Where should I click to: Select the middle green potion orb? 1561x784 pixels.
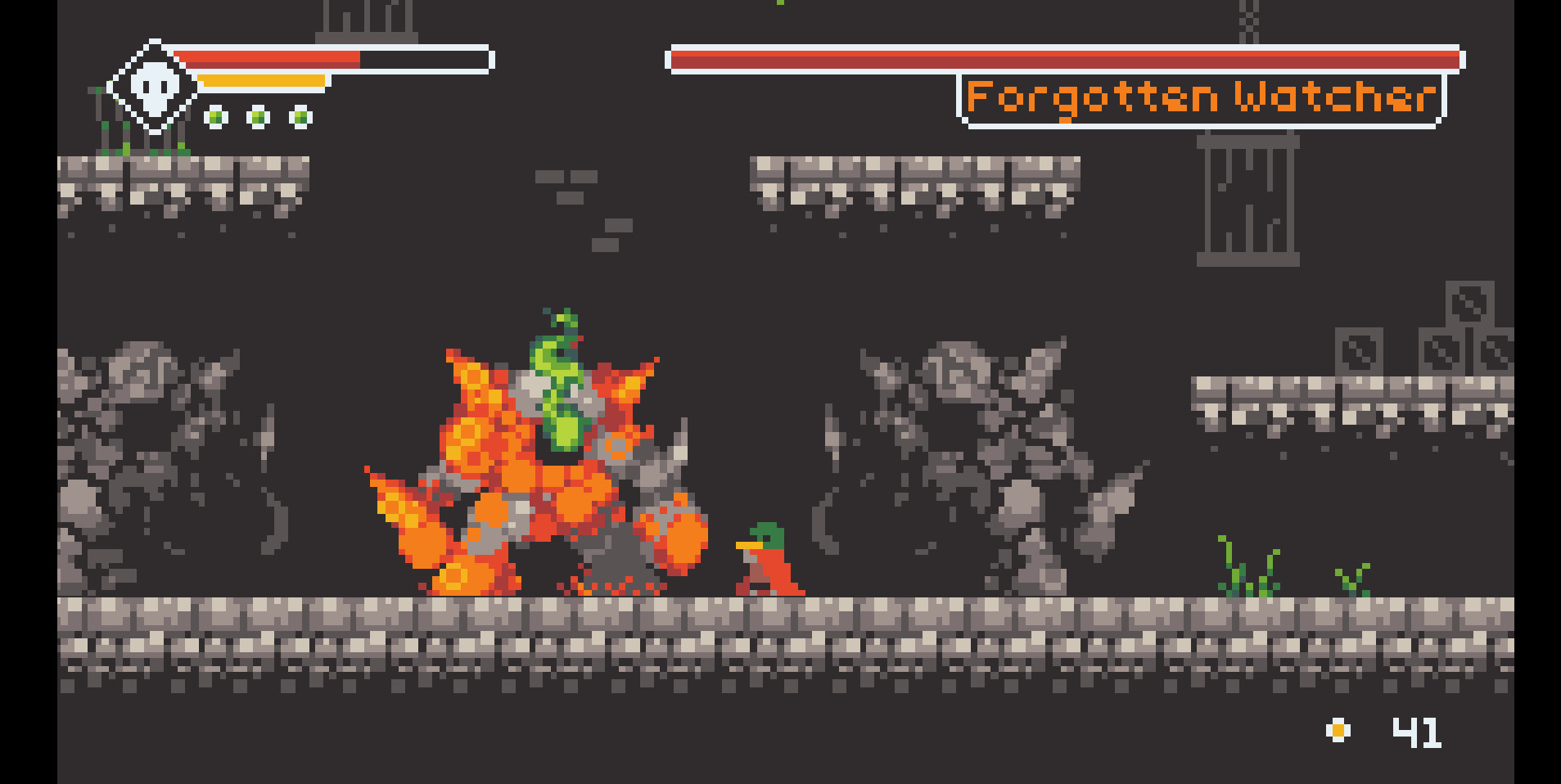[258, 116]
